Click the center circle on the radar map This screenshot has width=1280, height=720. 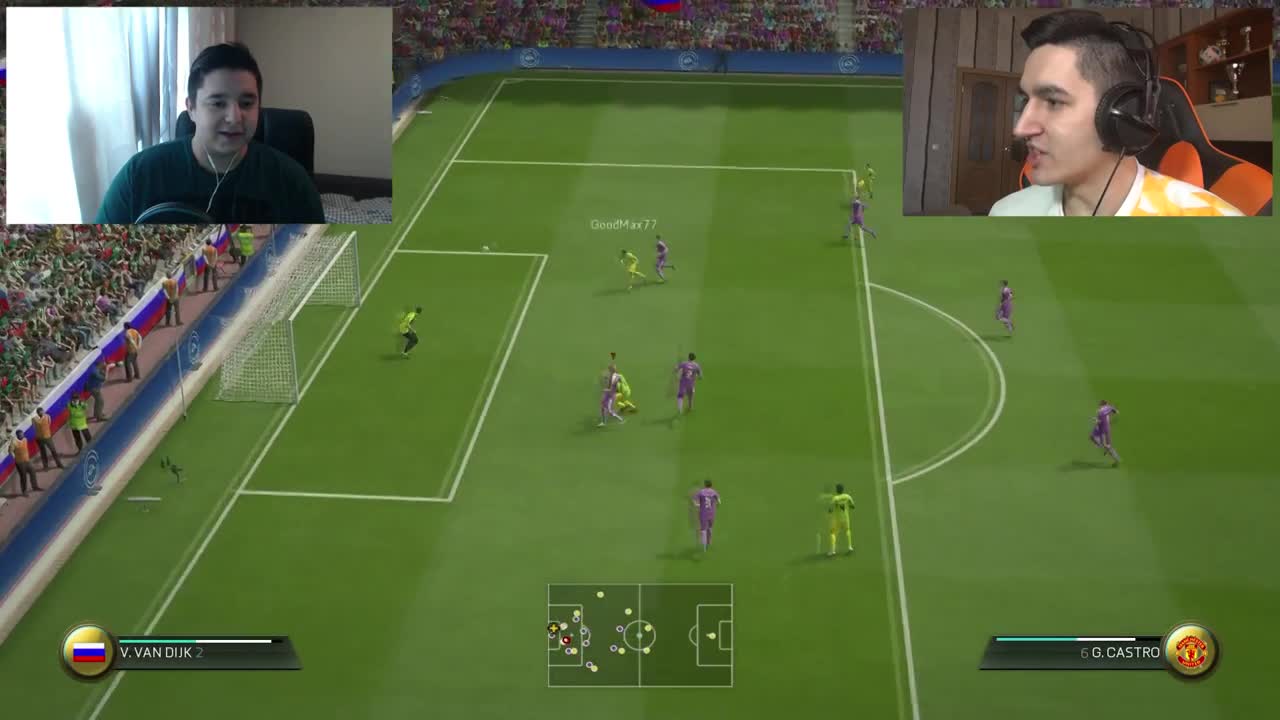pyautogui.click(x=640, y=635)
